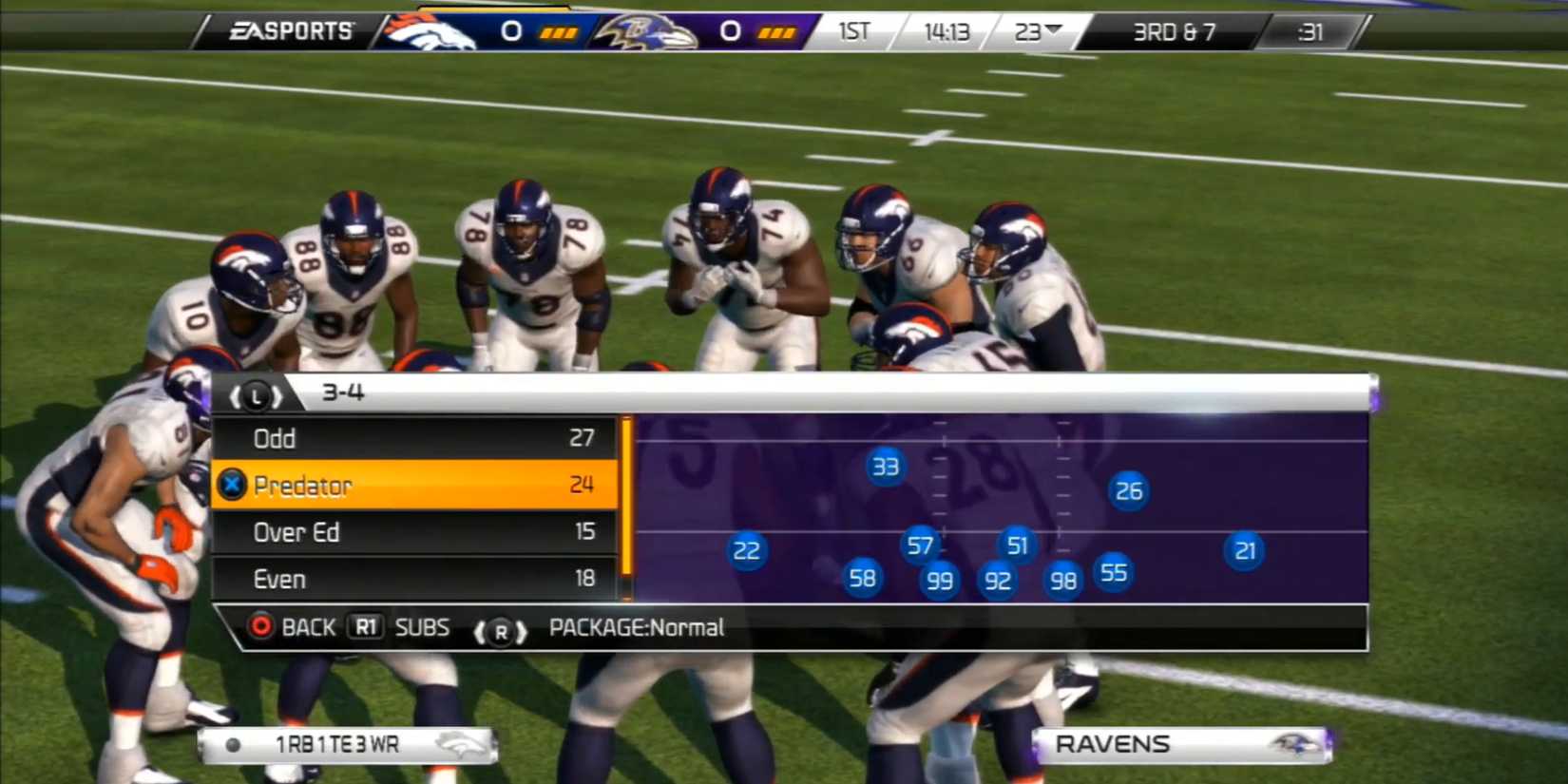The height and width of the screenshot is (784, 1568).
Task: Click the circle Back button icon
Action: (x=259, y=627)
